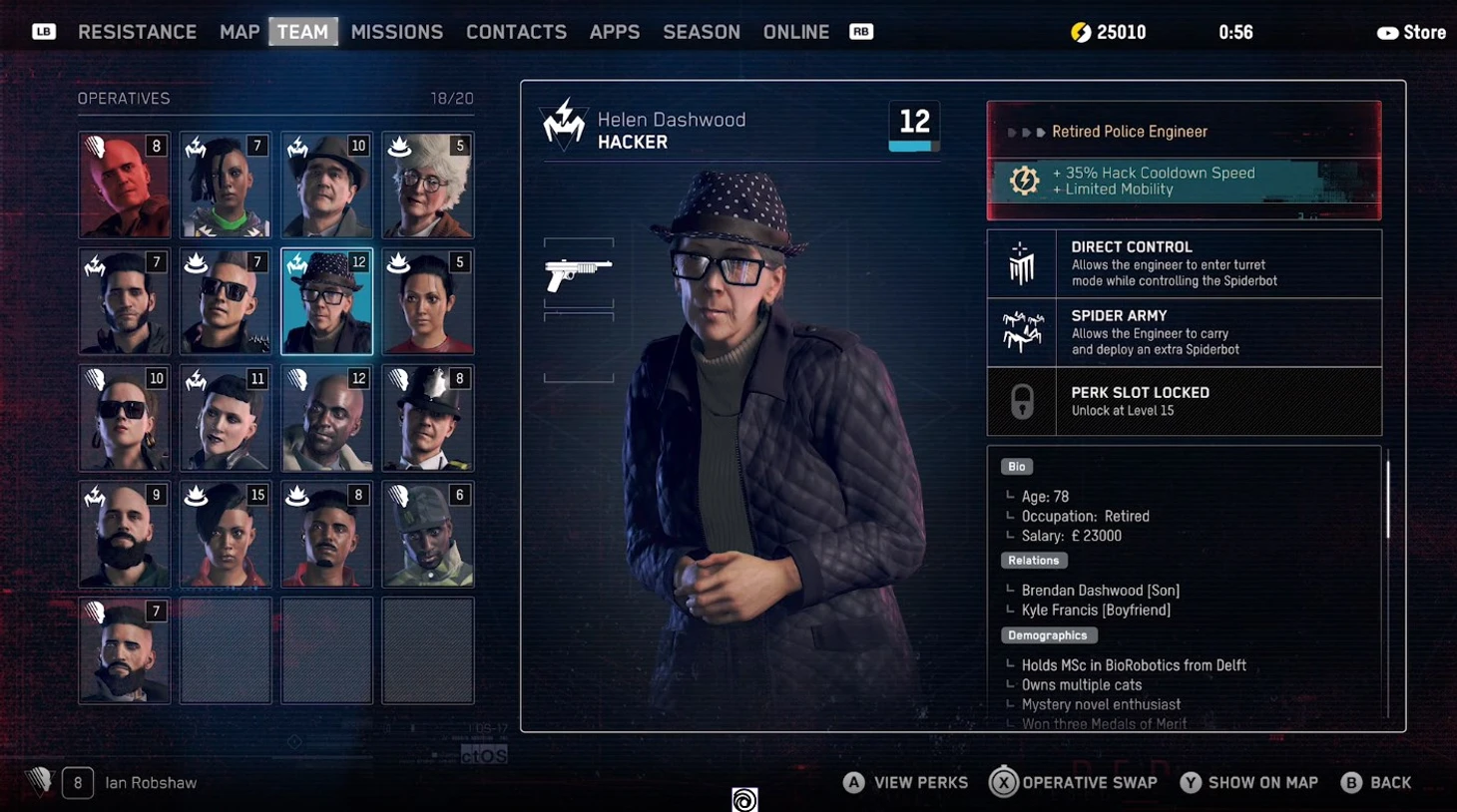Select the Spider Army perk
This screenshot has width=1457, height=812.
1184,332
